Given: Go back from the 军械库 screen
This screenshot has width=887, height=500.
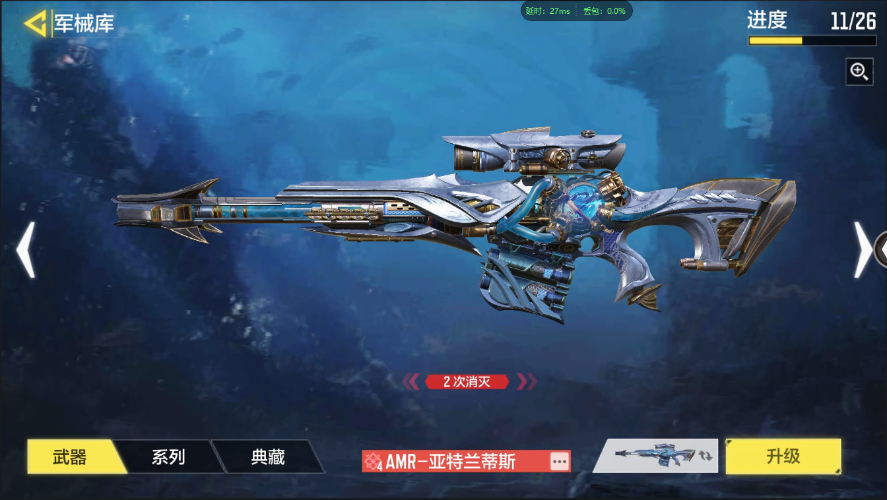Looking at the screenshot, I should 36,23.
